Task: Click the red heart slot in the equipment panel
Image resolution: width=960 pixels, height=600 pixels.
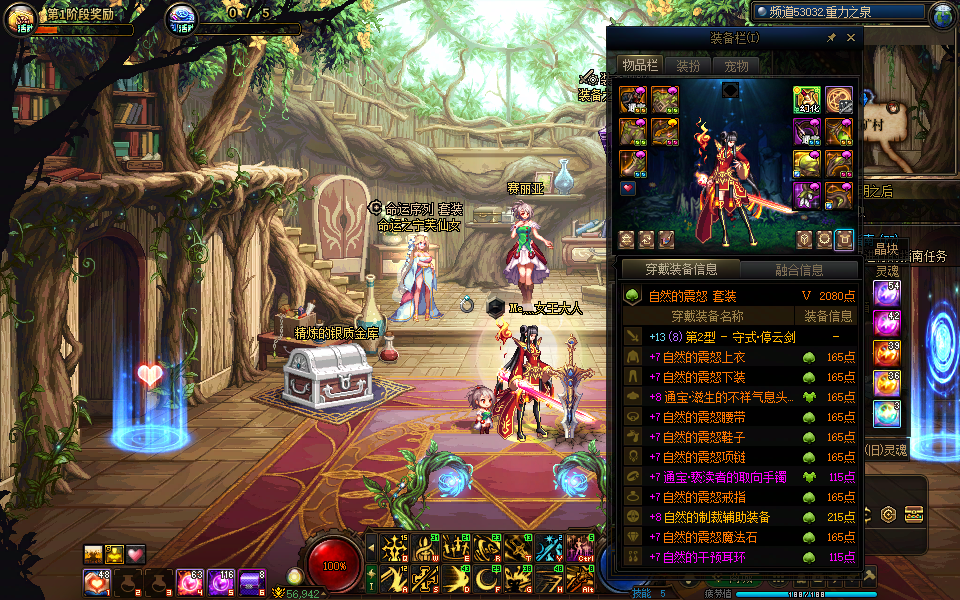Action: click(x=627, y=188)
